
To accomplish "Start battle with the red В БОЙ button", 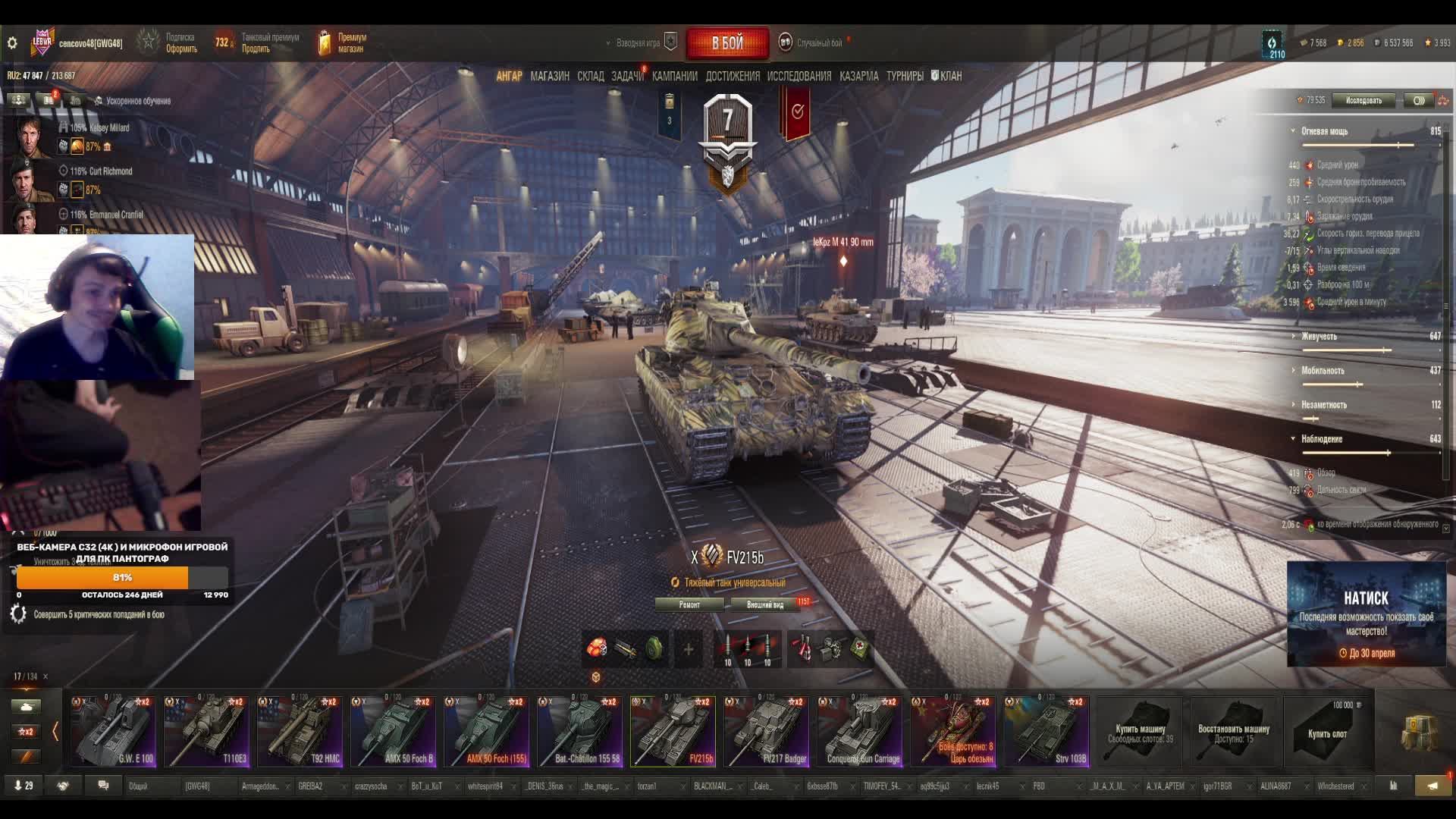I will pyautogui.click(x=726, y=43).
